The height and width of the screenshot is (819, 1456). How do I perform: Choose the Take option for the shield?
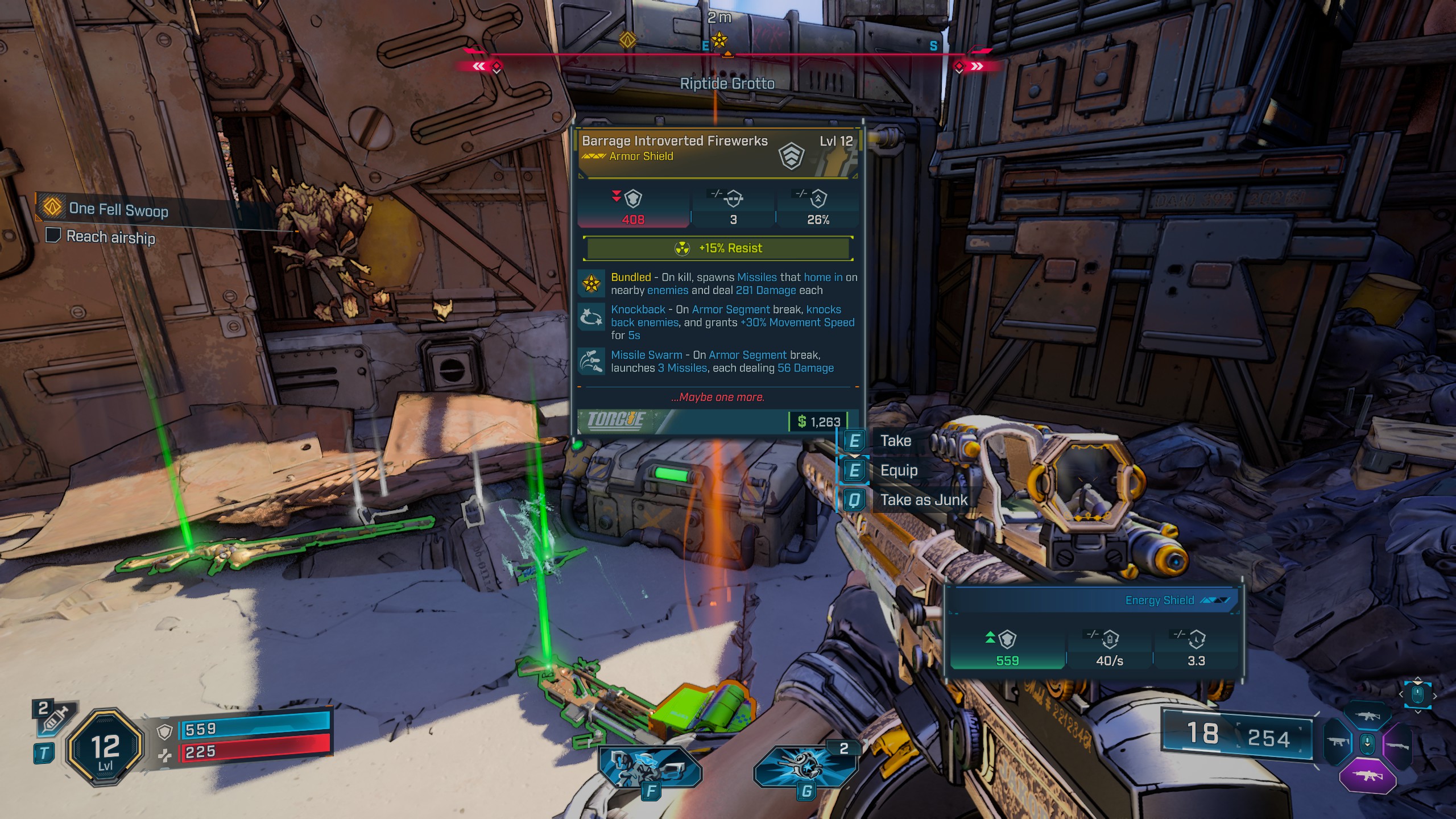pos(895,441)
